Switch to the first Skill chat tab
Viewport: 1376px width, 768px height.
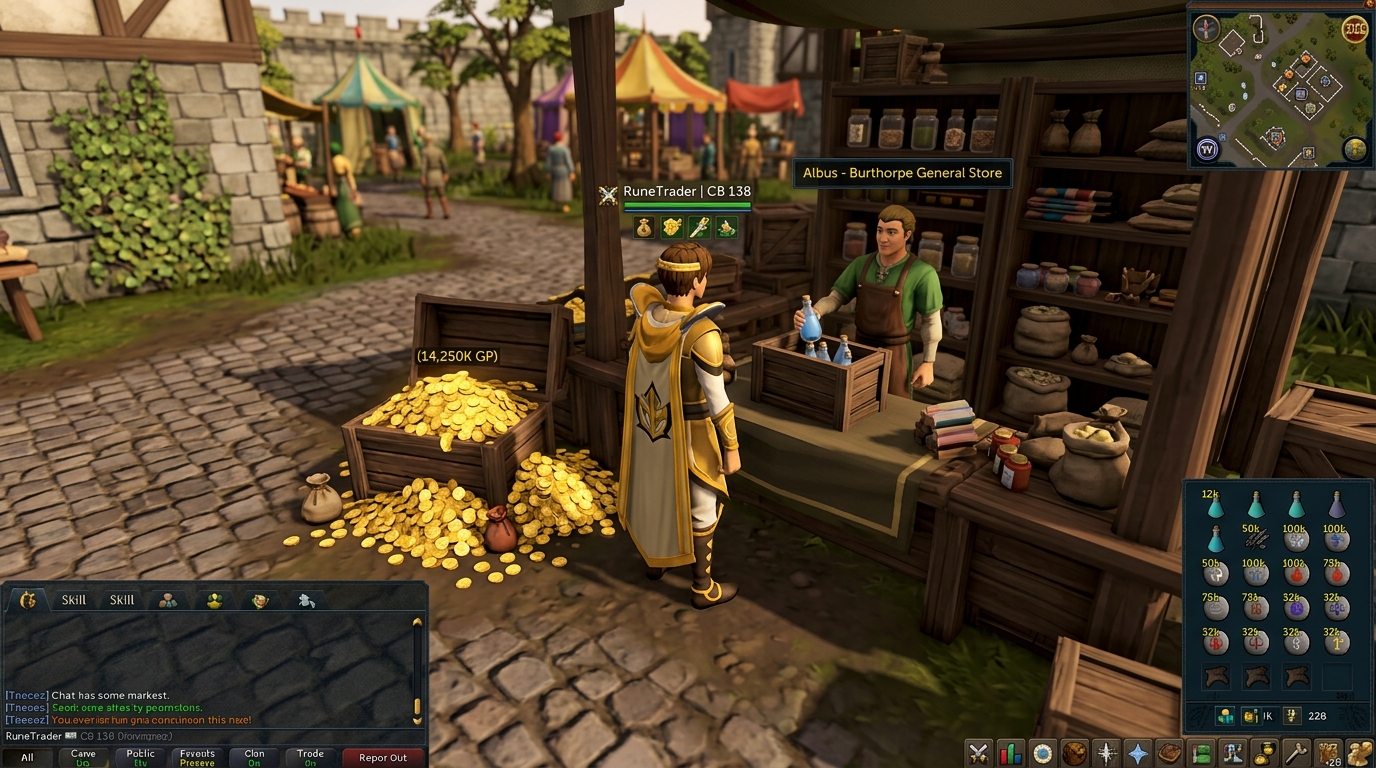tap(75, 599)
